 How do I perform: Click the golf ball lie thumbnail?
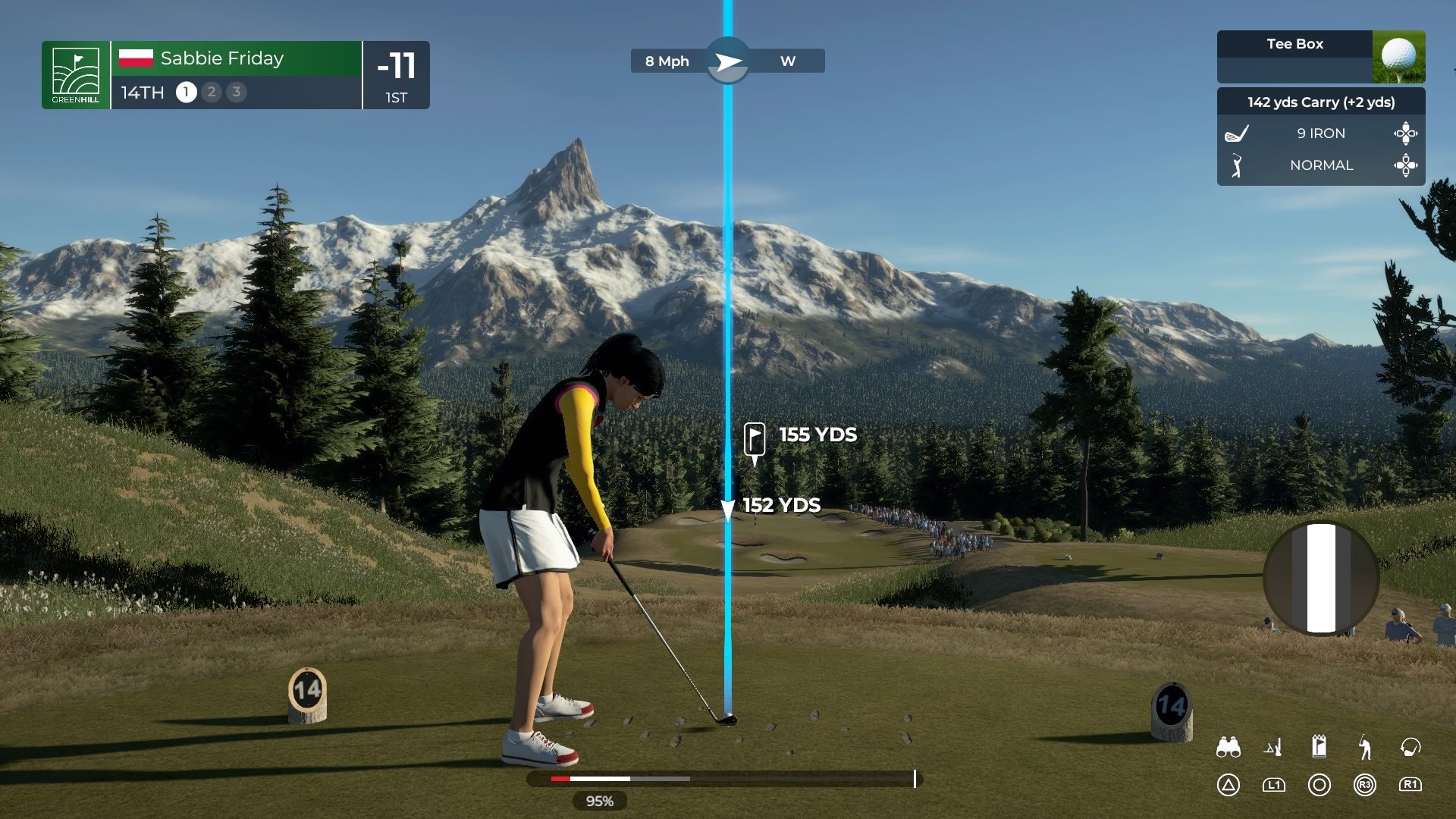pyautogui.click(x=1398, y=57)
